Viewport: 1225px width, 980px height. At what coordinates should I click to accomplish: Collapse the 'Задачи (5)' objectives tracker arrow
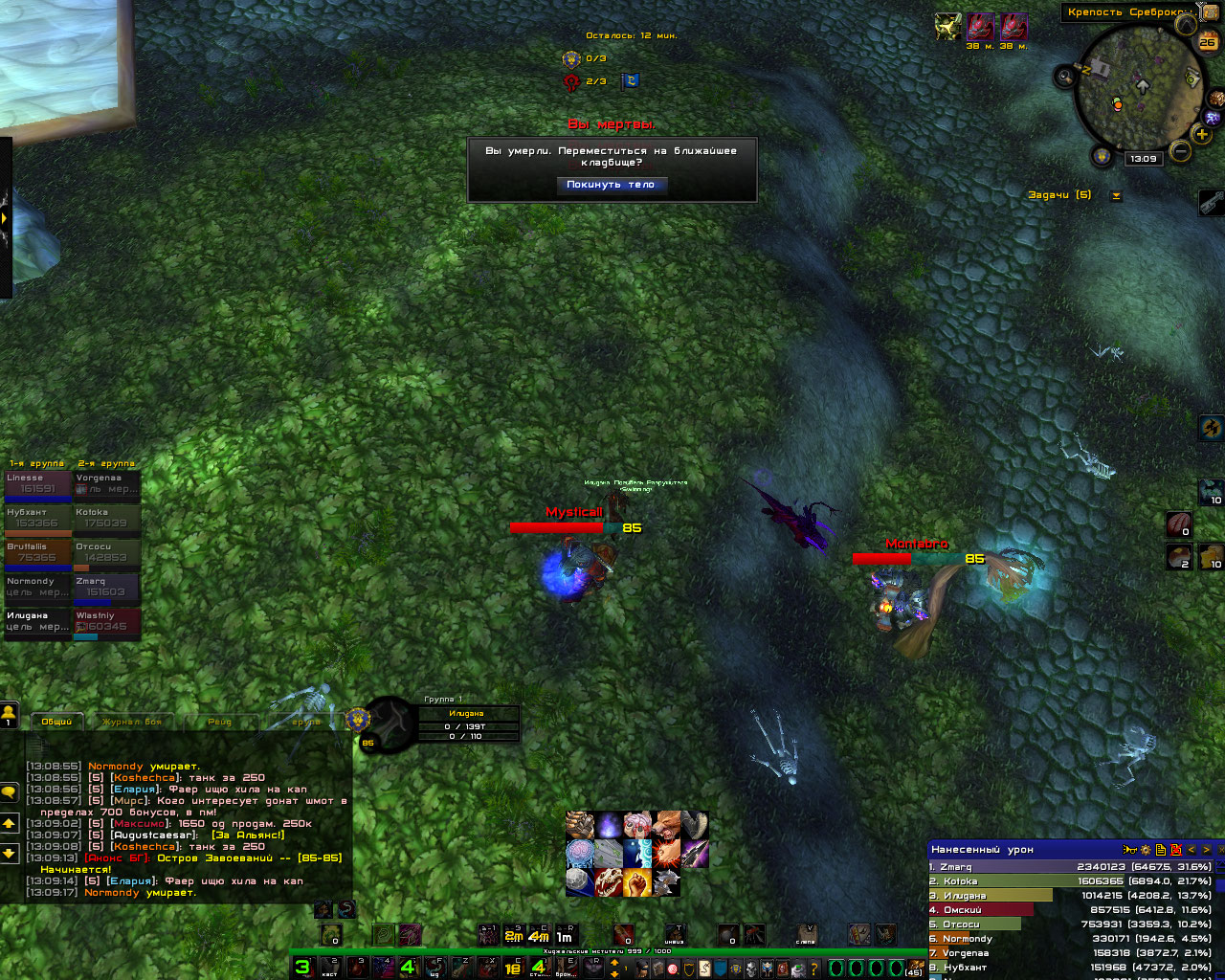coord(1116,196)
